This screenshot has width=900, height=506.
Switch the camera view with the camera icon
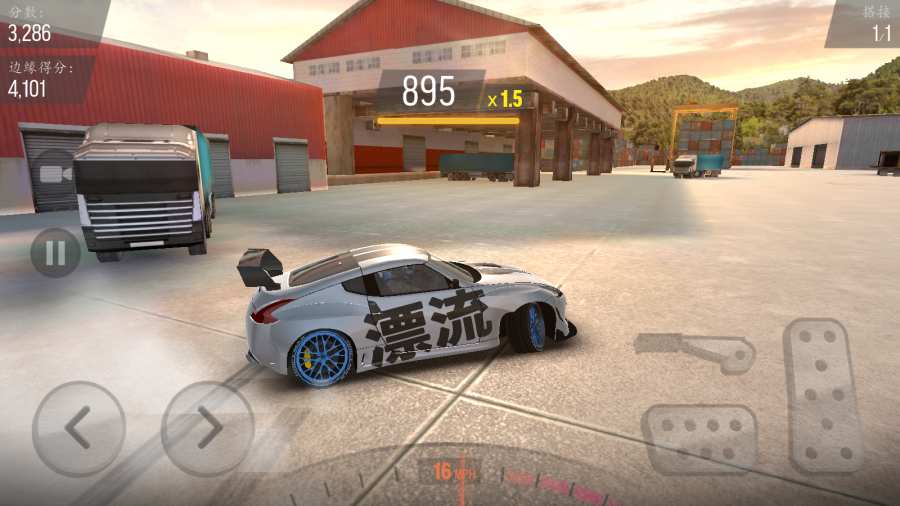pos(55,173)
